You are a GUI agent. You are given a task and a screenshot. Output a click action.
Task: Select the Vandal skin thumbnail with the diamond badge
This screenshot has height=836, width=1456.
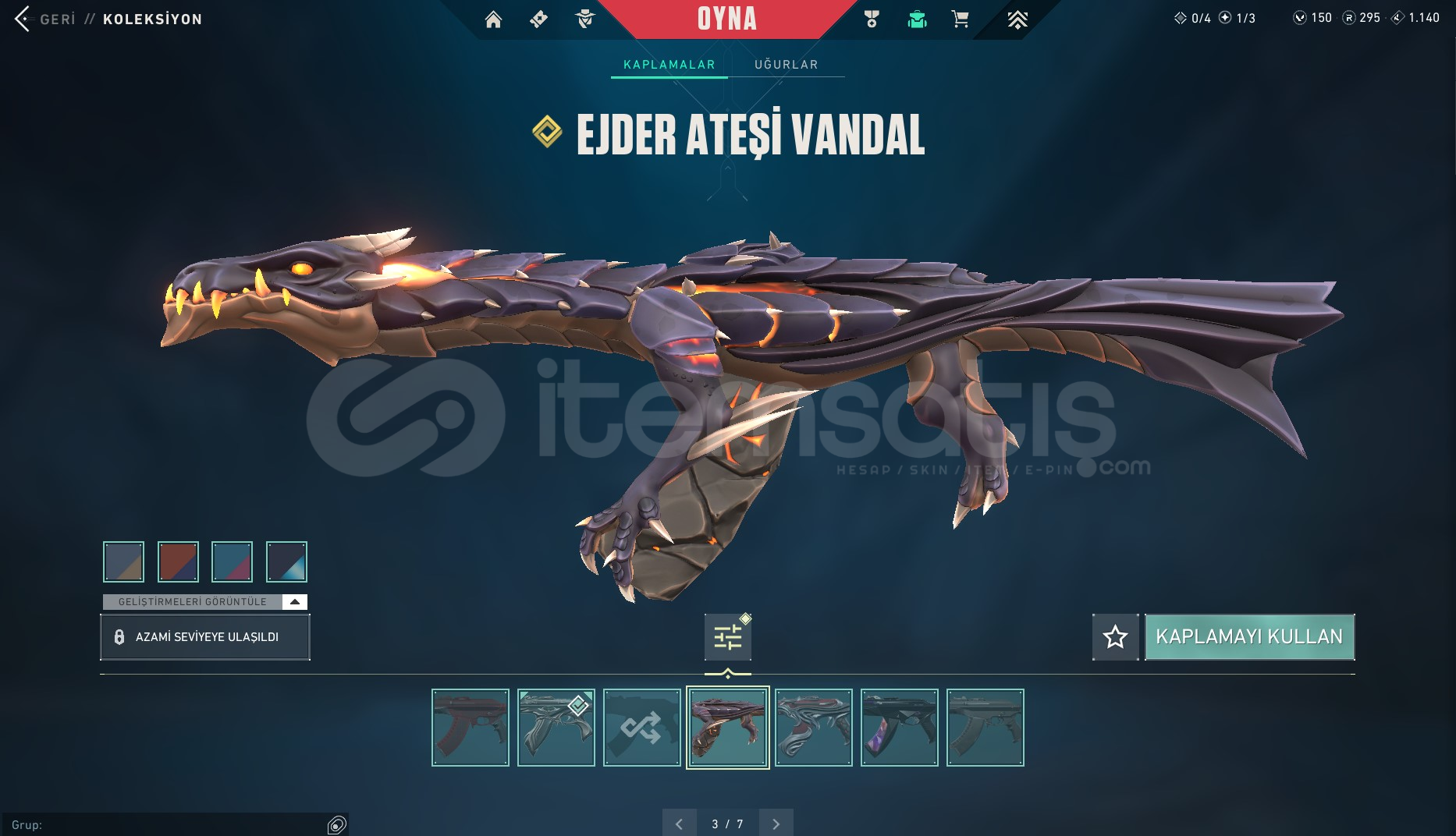pyautogui.click(x=556, y=727)
